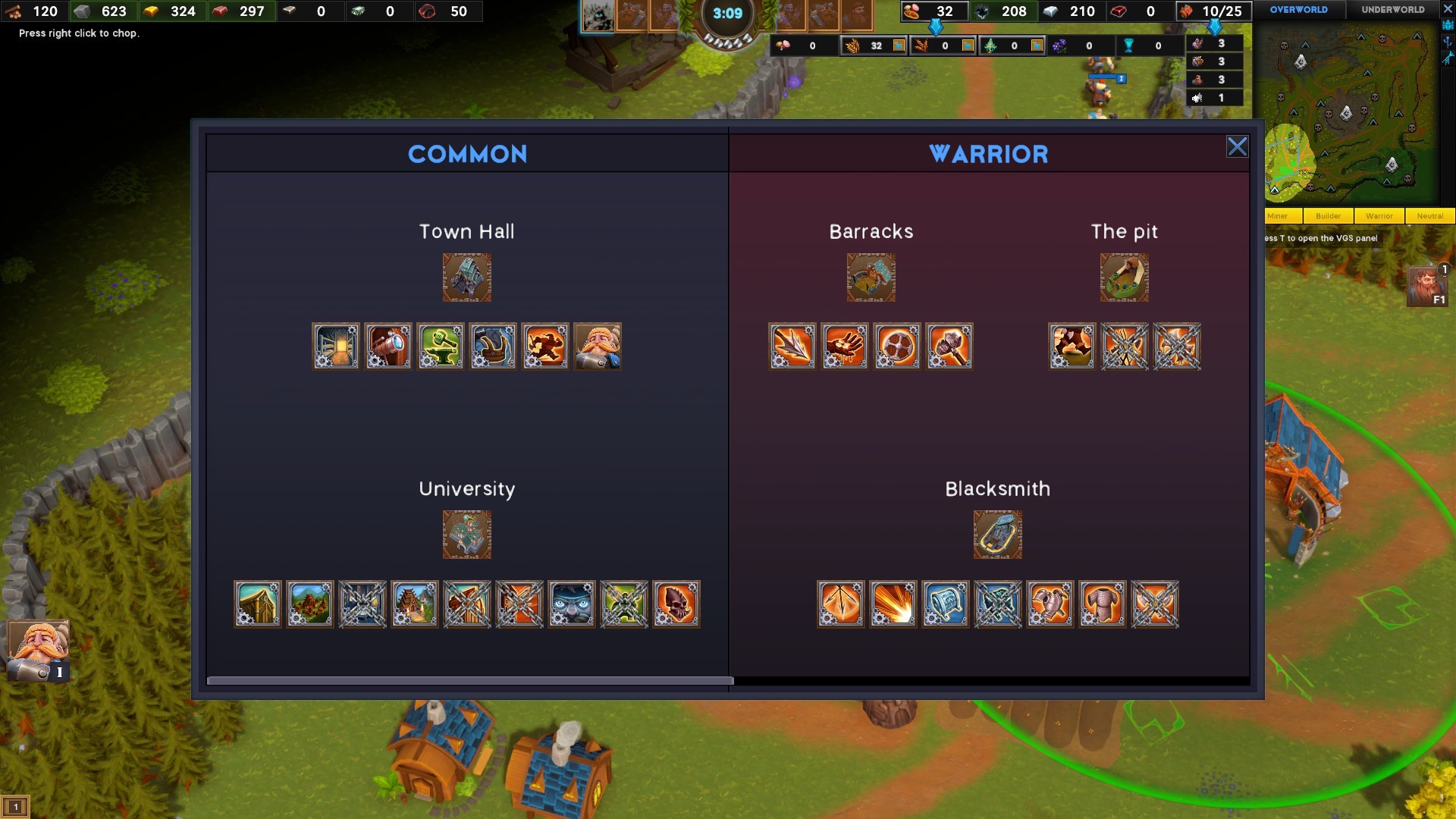This screenshot has width=1456, height=819.
Task: Open the Barracks building icon
Action: [871, 278]
